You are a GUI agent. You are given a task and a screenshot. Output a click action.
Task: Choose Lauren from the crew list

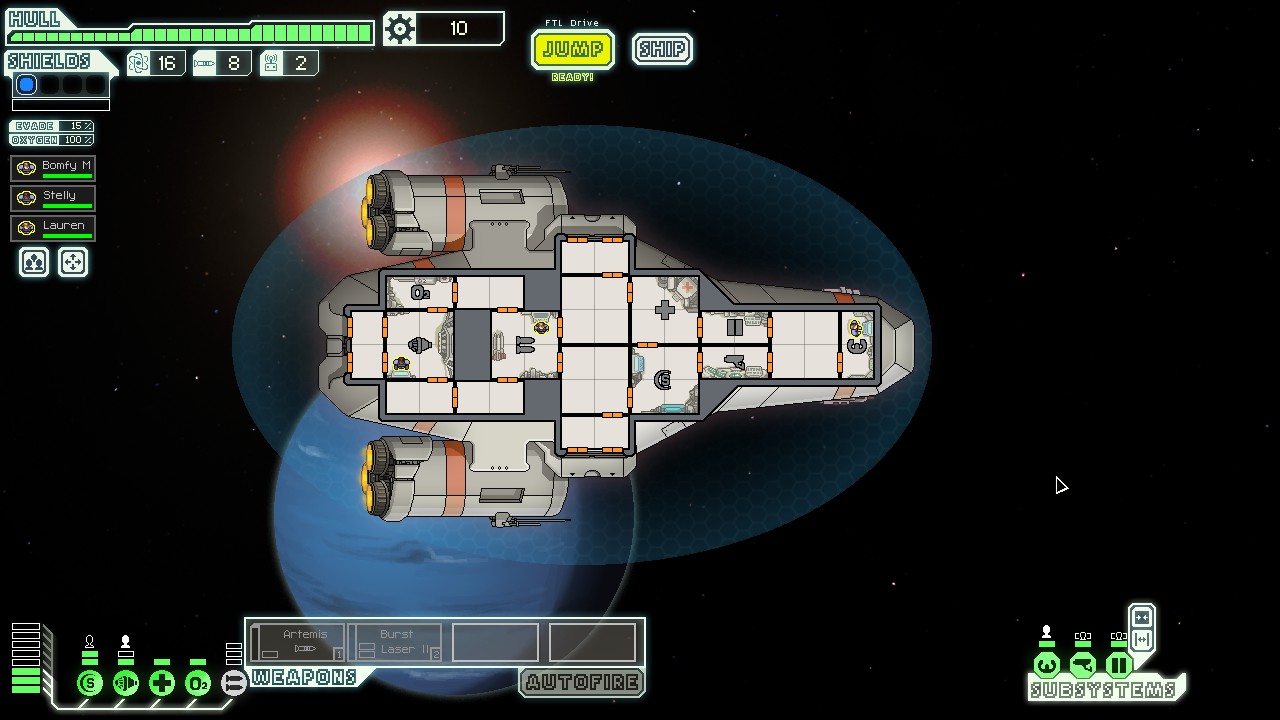54,227
